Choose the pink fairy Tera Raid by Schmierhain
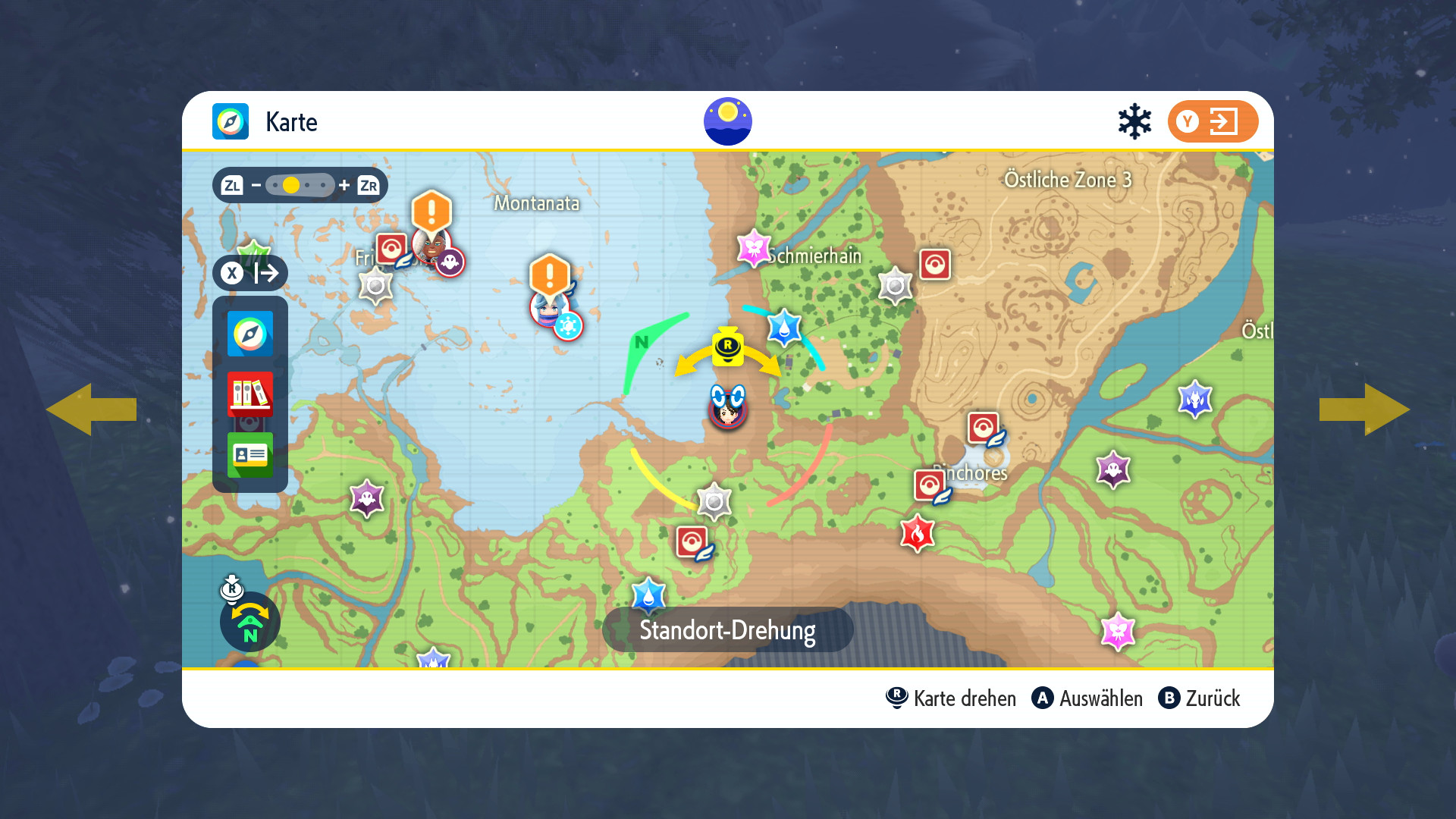The width and height of the screenshot is (1456, 819). tap(754, 248)
